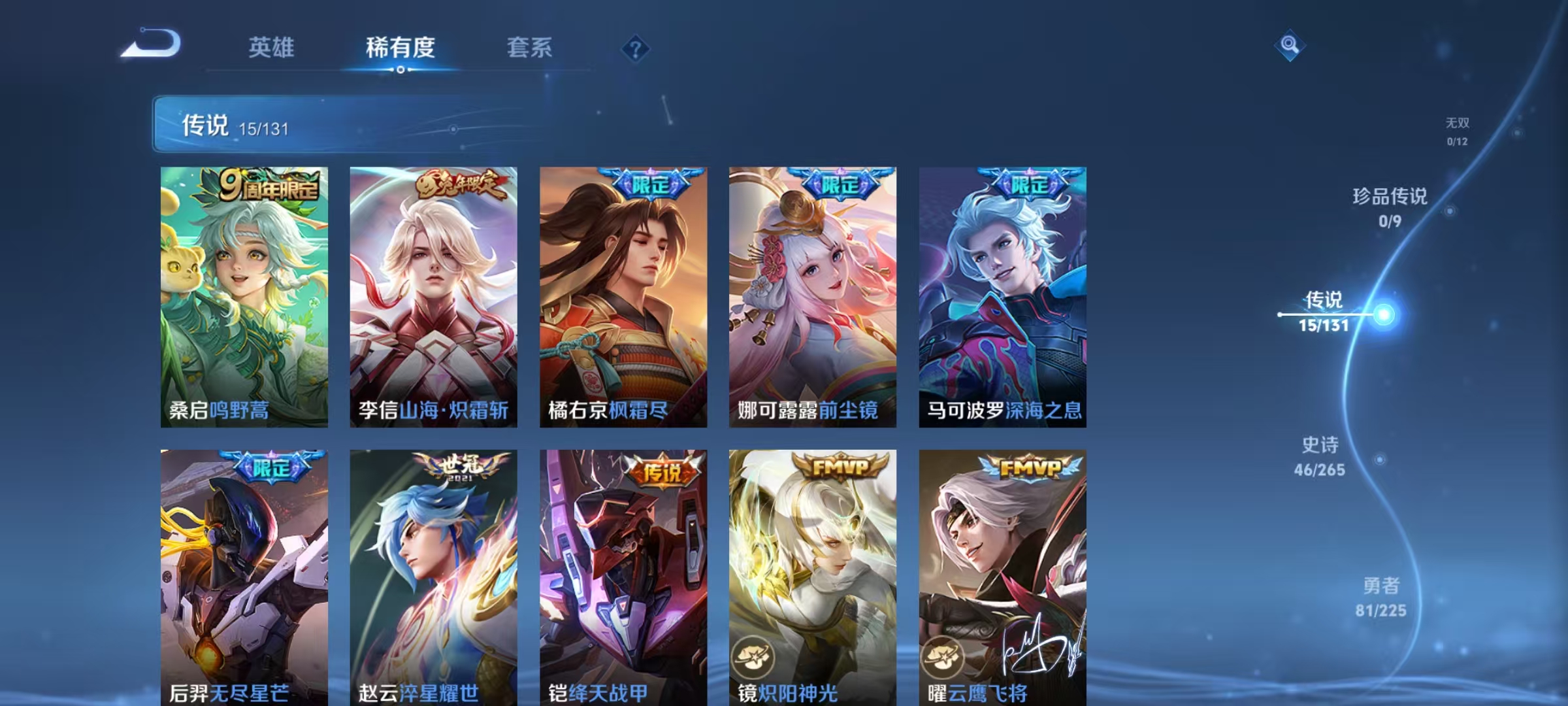The image size is (1568, 706).
Task: Switch to the 套系 tab
Action: pyautogui.click(x=530, y=47)
